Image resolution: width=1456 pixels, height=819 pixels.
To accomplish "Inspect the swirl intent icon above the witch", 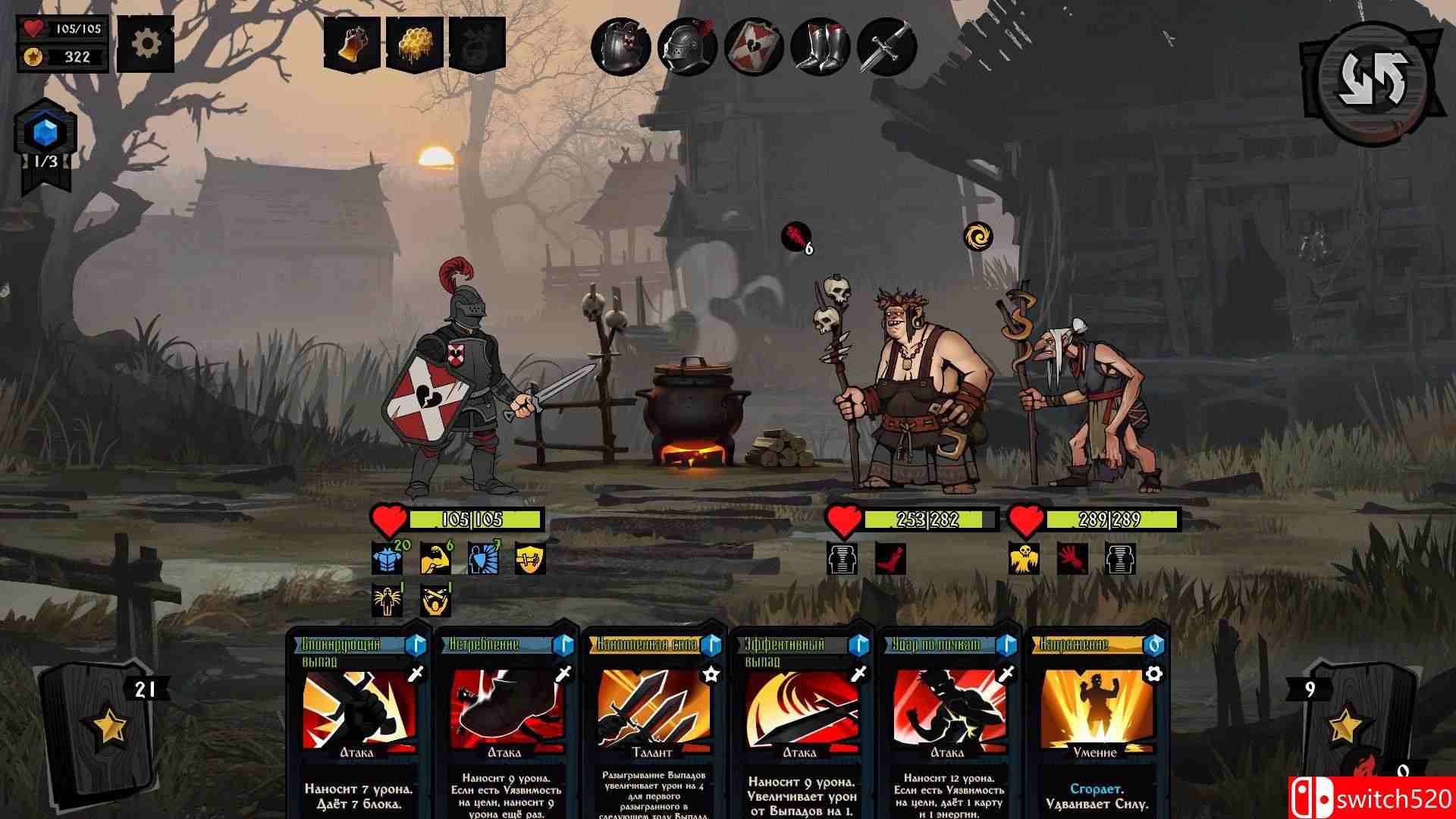I will point(978,237).
